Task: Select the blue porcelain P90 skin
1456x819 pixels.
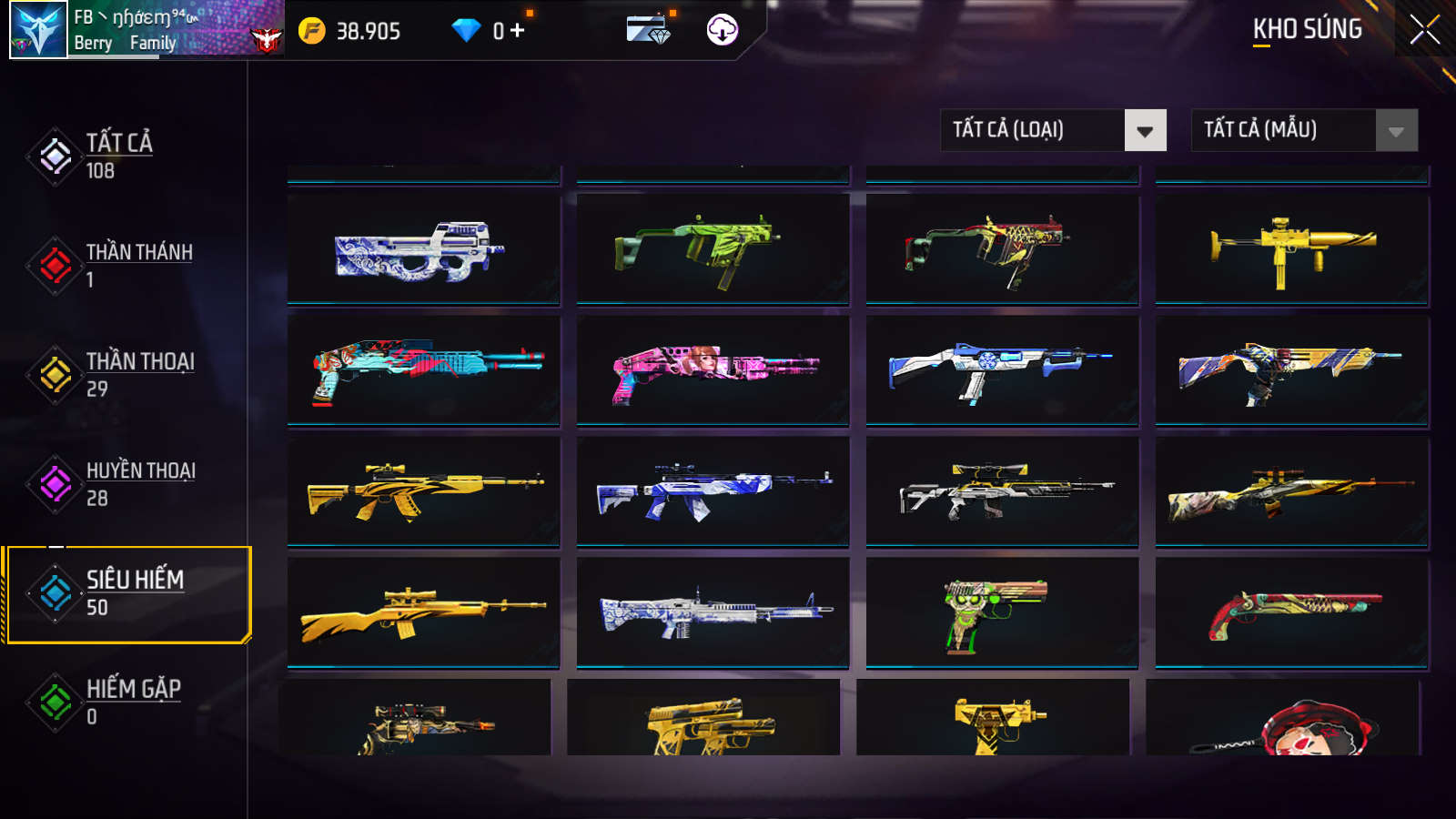Action: pos(423,249)
